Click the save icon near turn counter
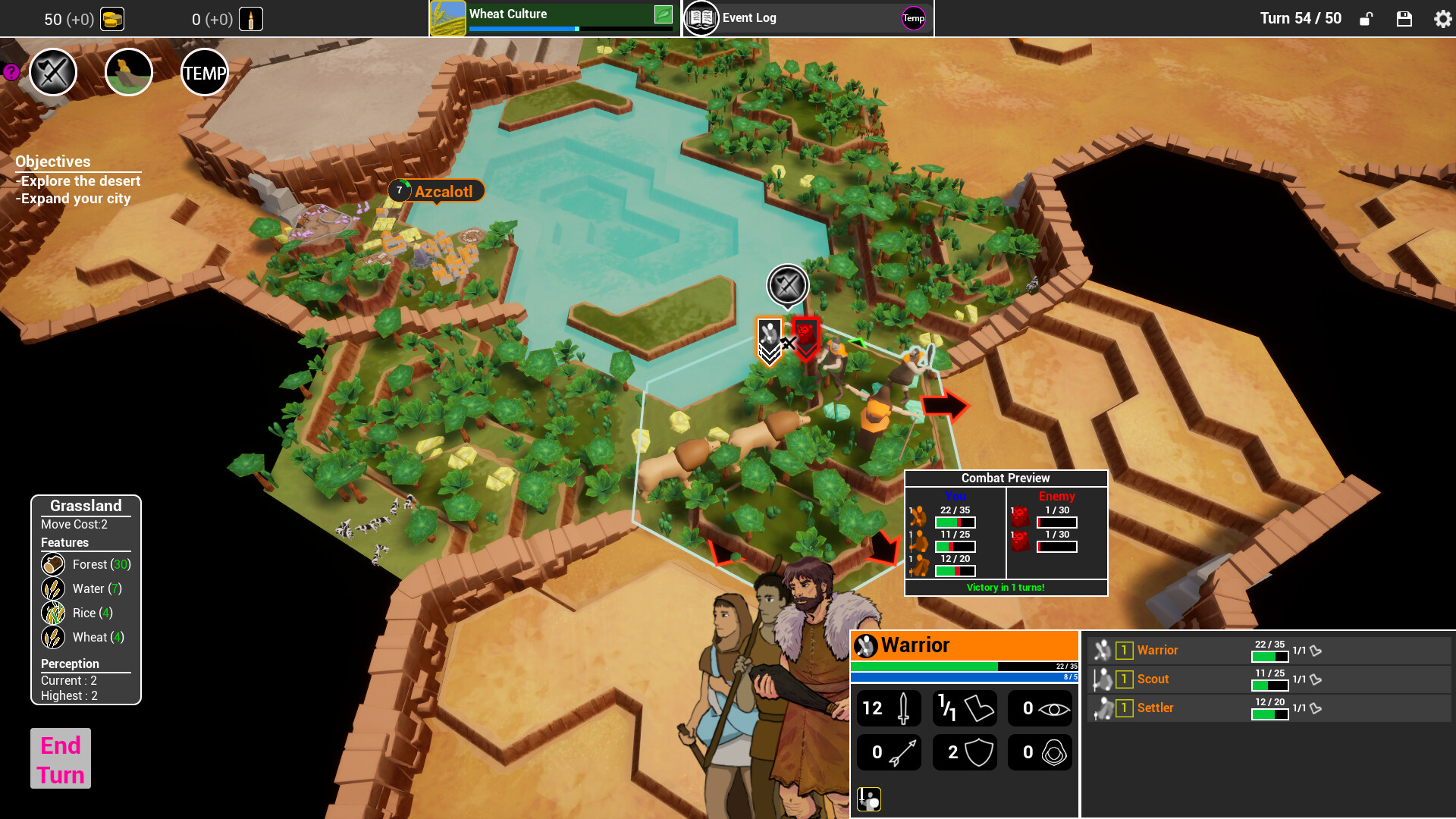 (x=1405, y=19)
